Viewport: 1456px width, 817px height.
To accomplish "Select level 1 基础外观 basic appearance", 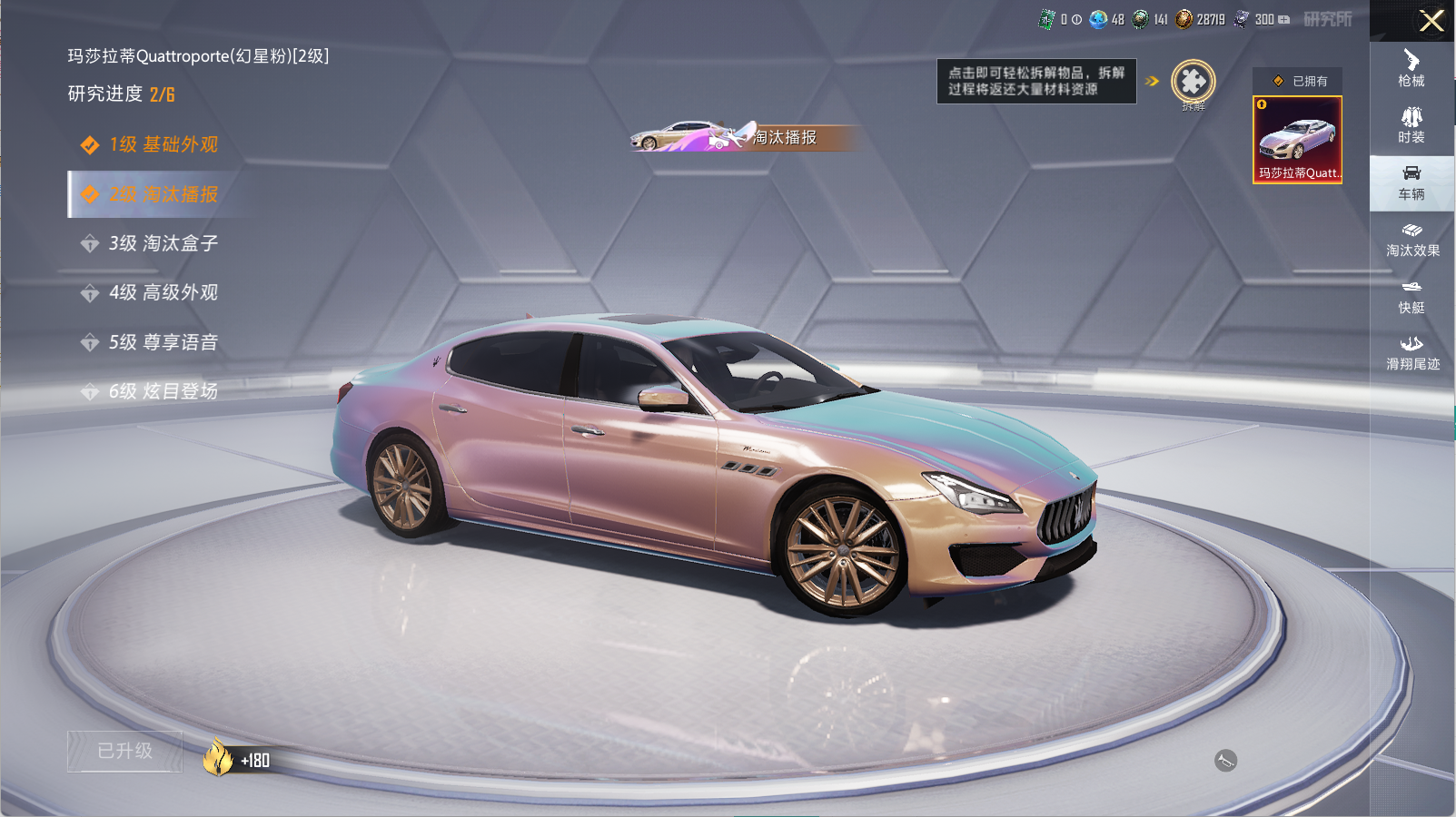I will click(x=163, y=144).
